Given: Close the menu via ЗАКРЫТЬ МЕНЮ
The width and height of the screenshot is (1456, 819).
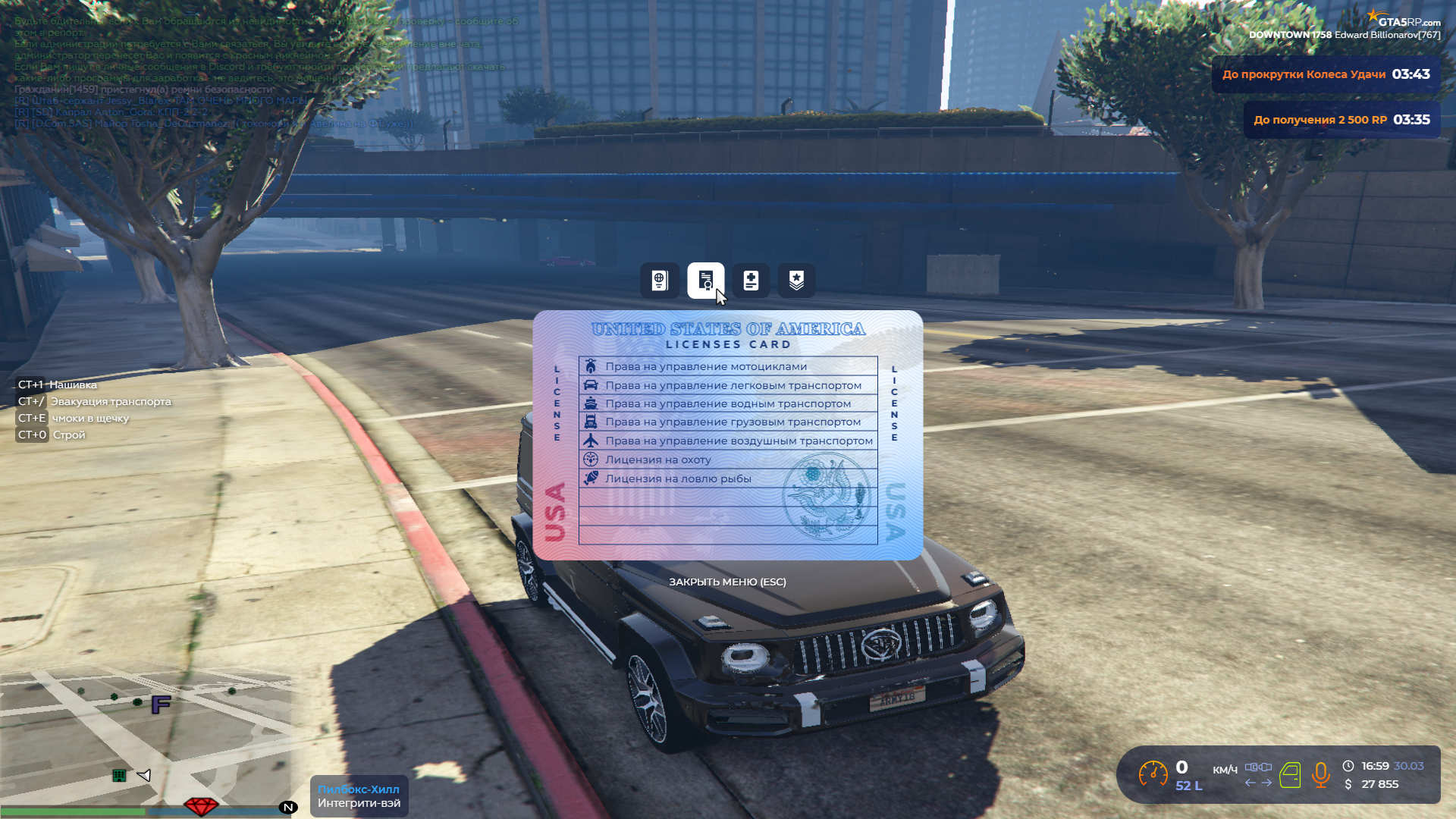Looking at the screenshot, I should pos(727,582).
